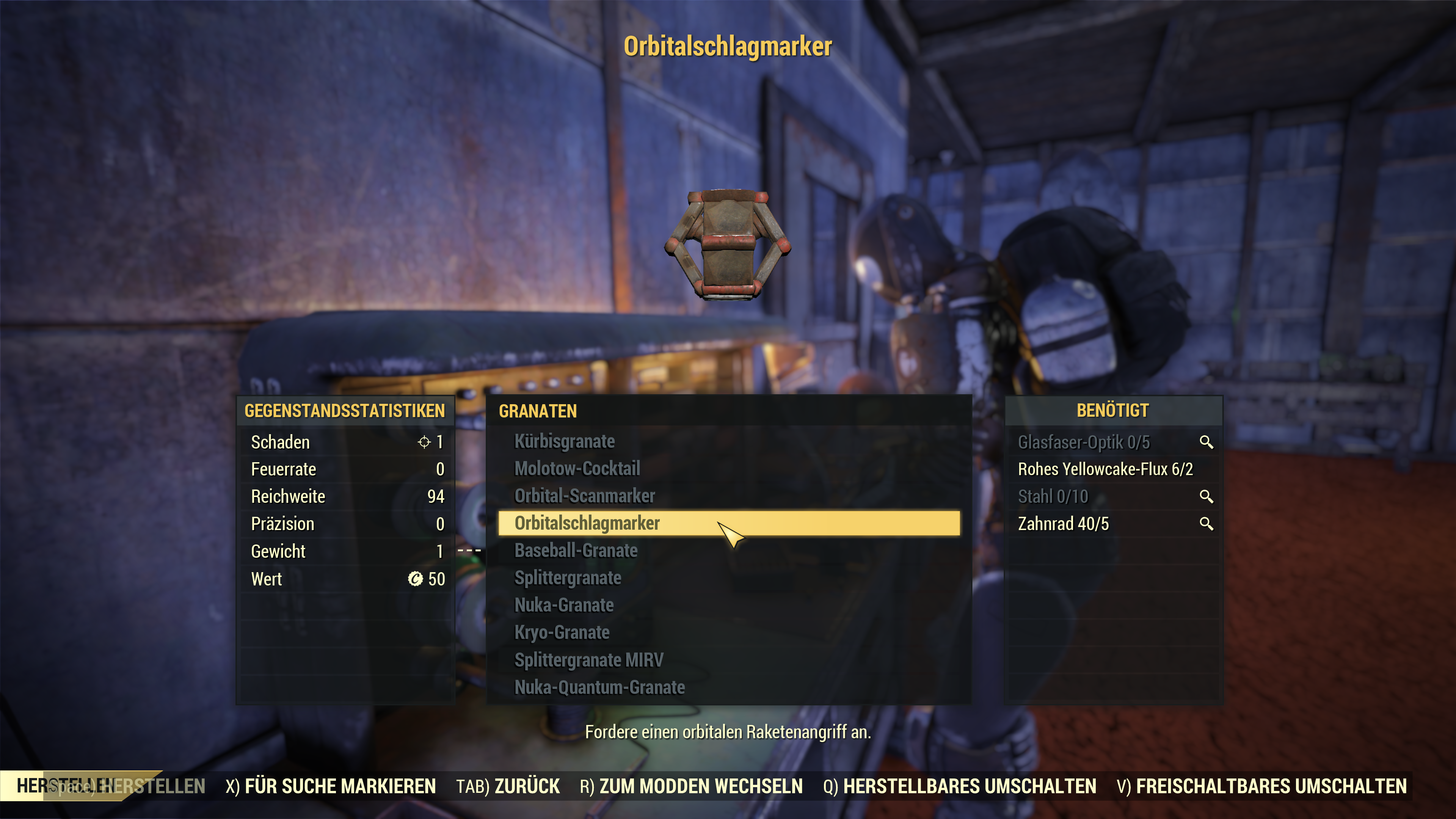Select Splittergranate in the list
1456x819 pixels.
point(568,577)
